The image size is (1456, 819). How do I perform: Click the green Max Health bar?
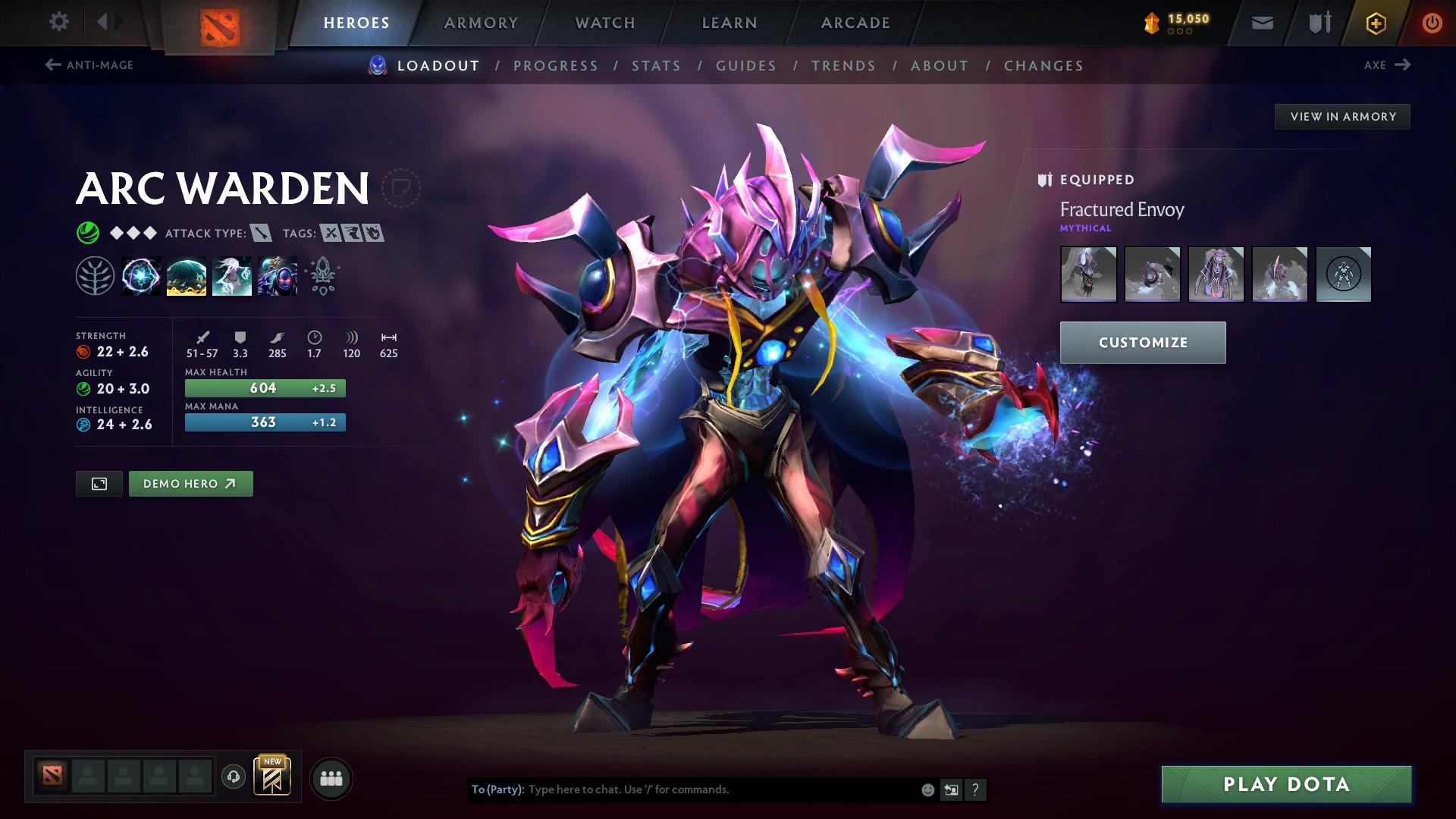point(264,388)
